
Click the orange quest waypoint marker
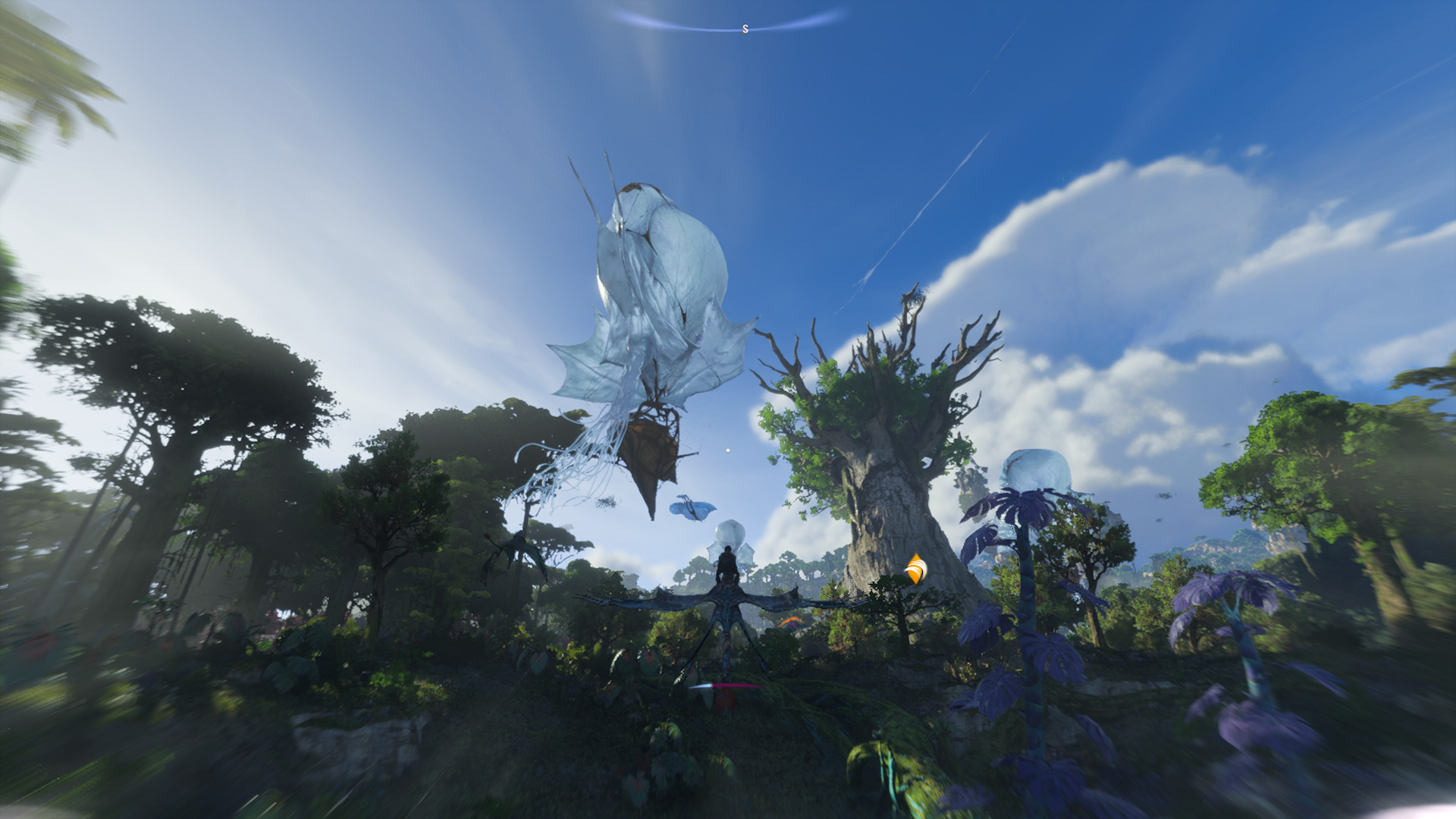(916, 569)
